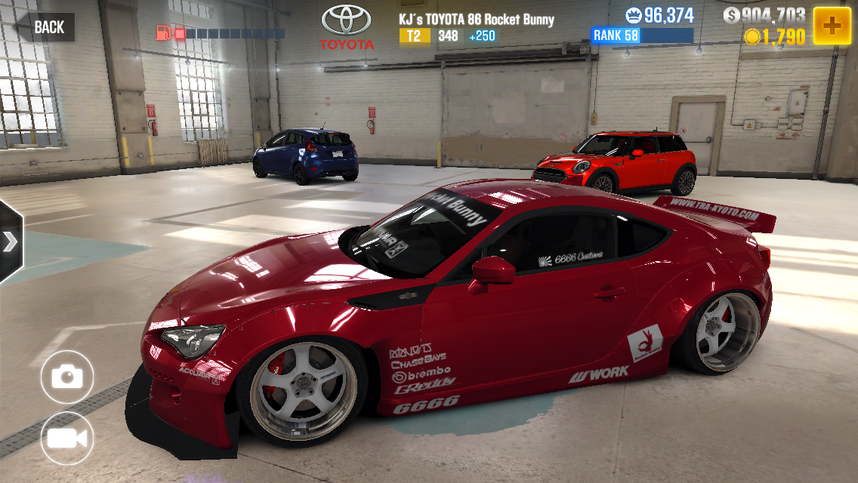
Task: Tap the Toyota manufacturer logo
Action: 346,27
